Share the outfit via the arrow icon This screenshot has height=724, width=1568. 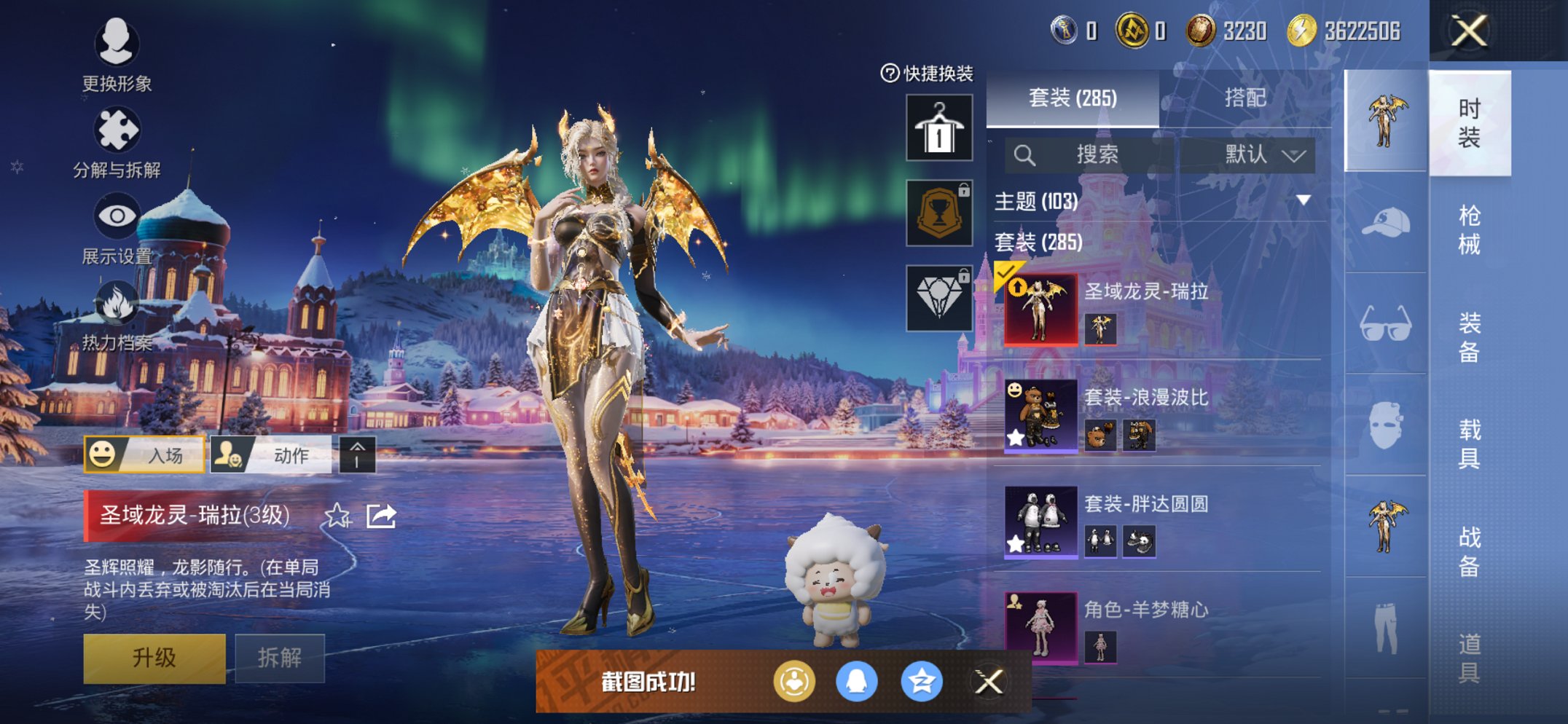[381, 516]
